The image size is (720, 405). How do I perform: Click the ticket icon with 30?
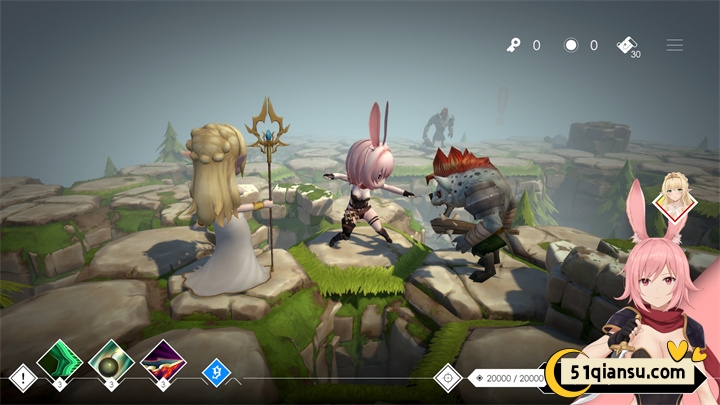[x=627, y=45]
